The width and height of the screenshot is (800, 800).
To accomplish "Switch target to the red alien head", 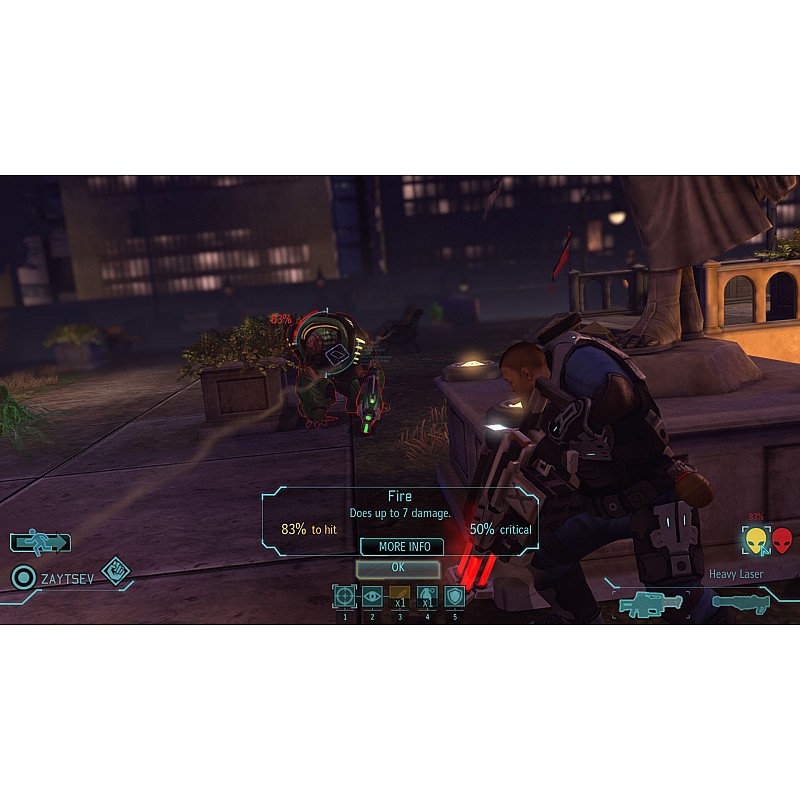I will point(781,540).
